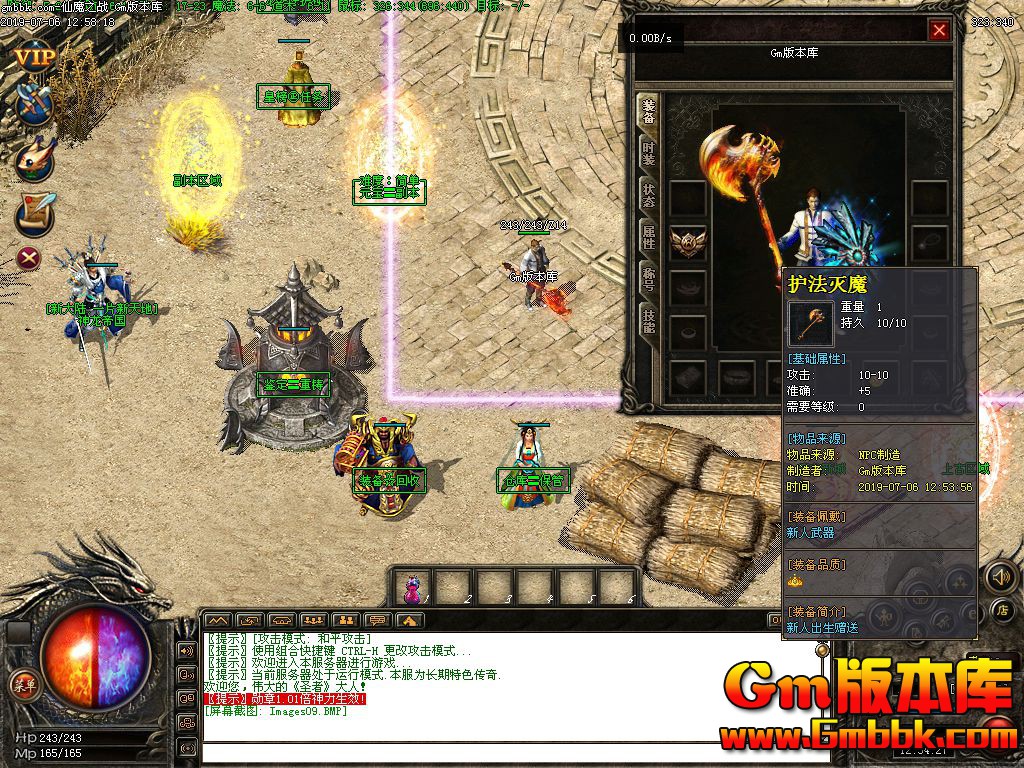Switch to the 技能 skills tab
The width and height of the screenshot is (1024, 768).
point(648,320)
